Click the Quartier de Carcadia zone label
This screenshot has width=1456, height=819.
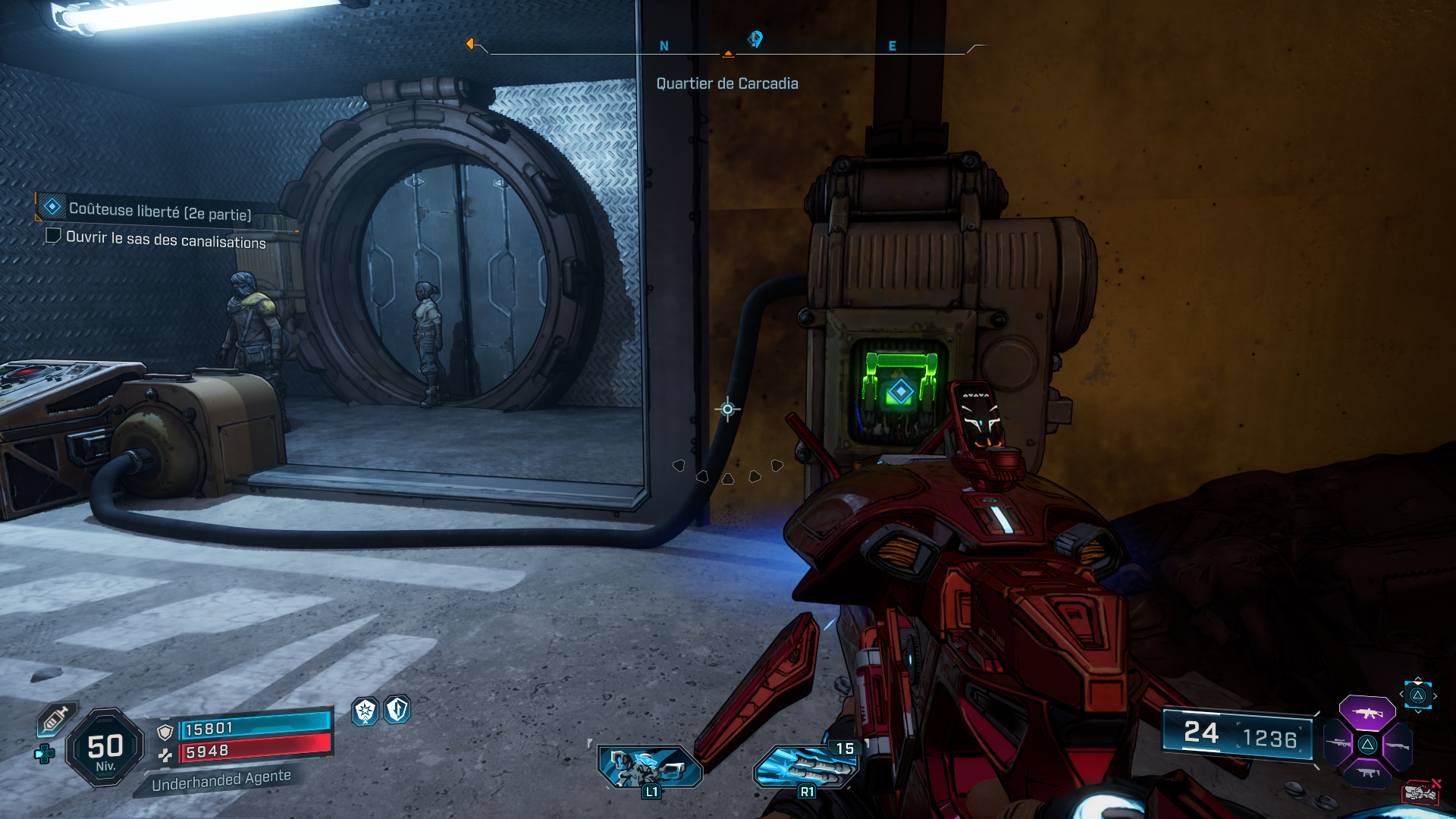727,83
